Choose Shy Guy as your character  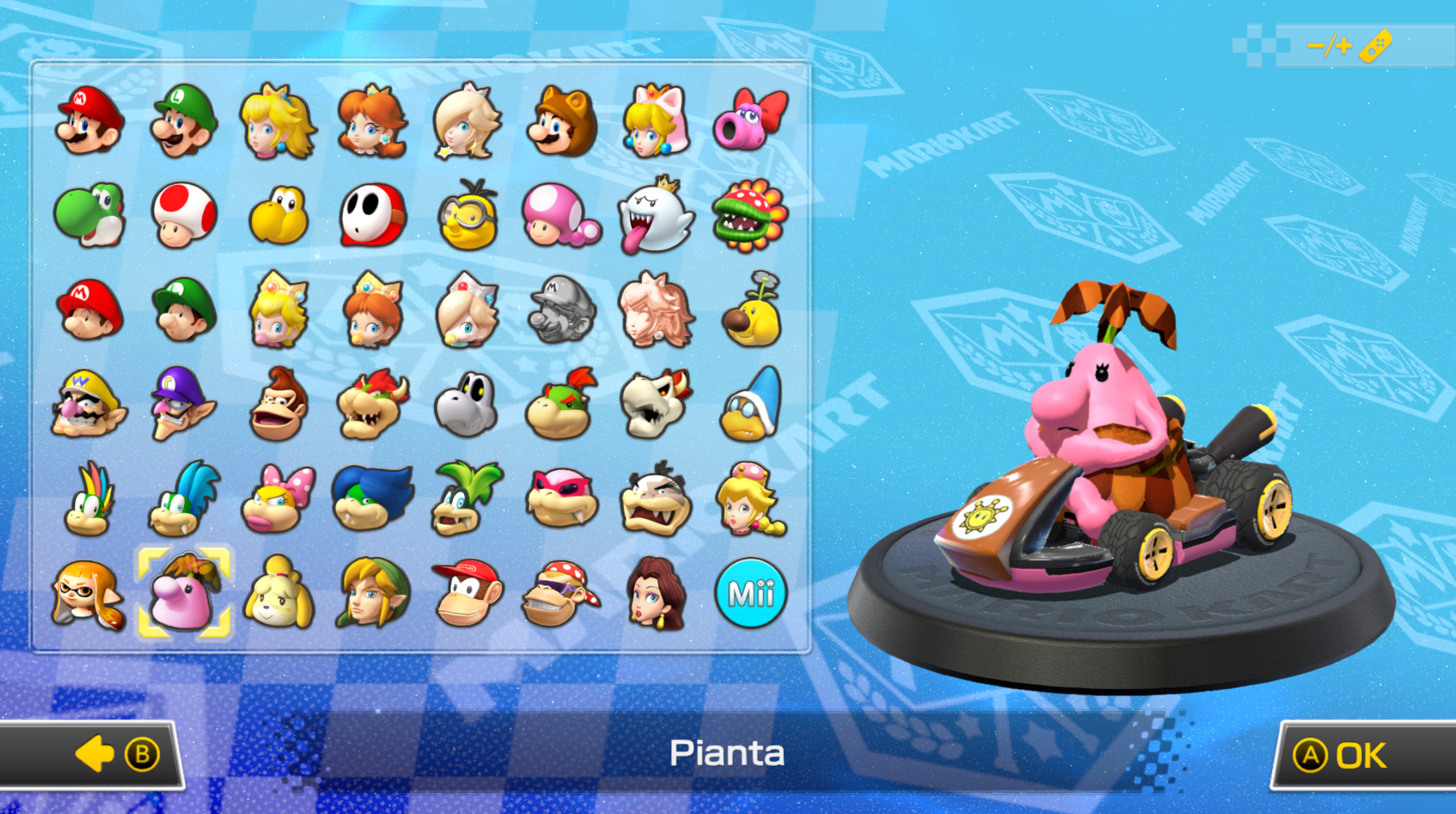tap(372, 216)
